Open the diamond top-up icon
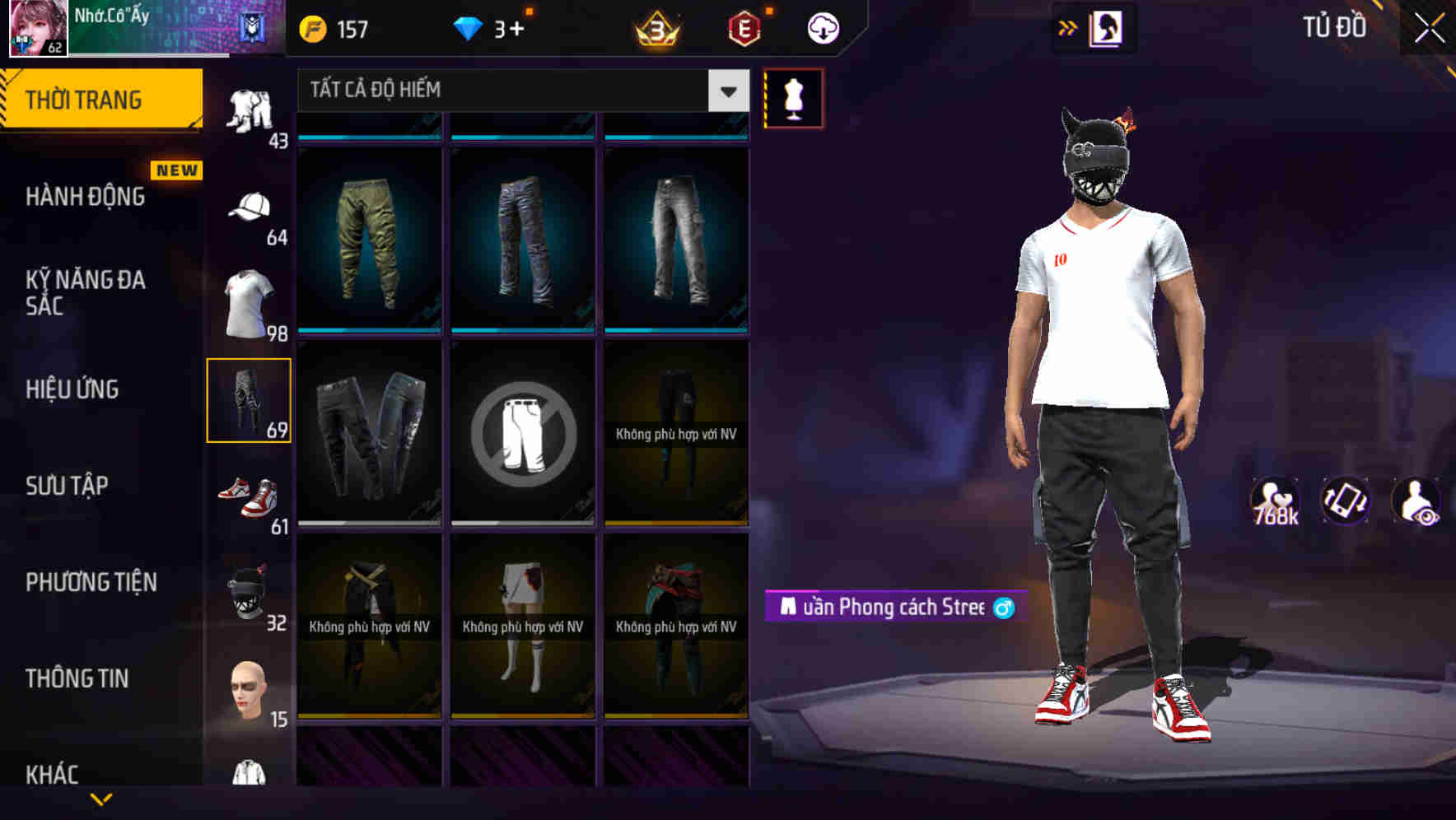This screenshot has height=820, width=1456. [468, 27]
